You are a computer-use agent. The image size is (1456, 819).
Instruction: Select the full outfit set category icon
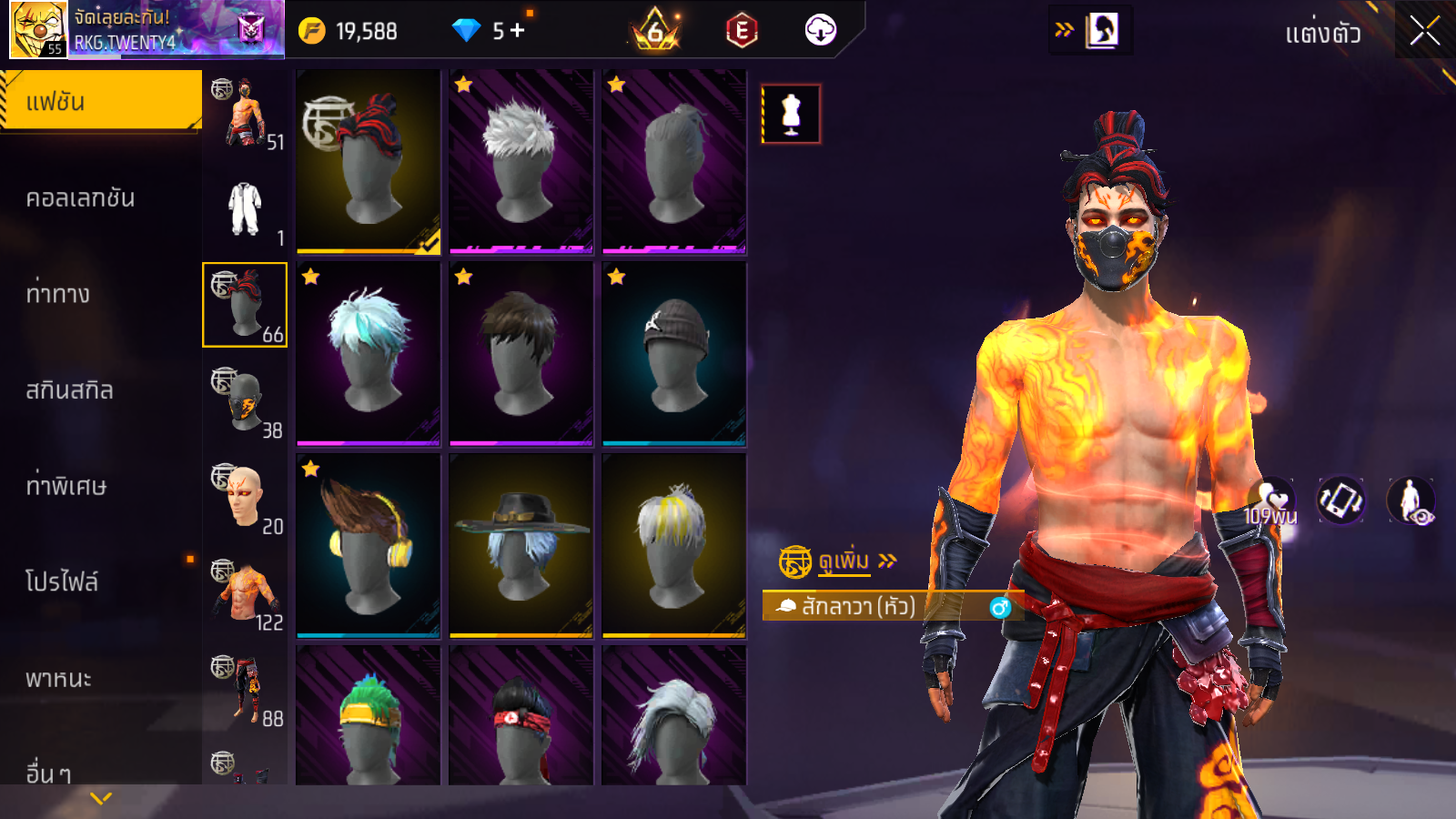245,209
